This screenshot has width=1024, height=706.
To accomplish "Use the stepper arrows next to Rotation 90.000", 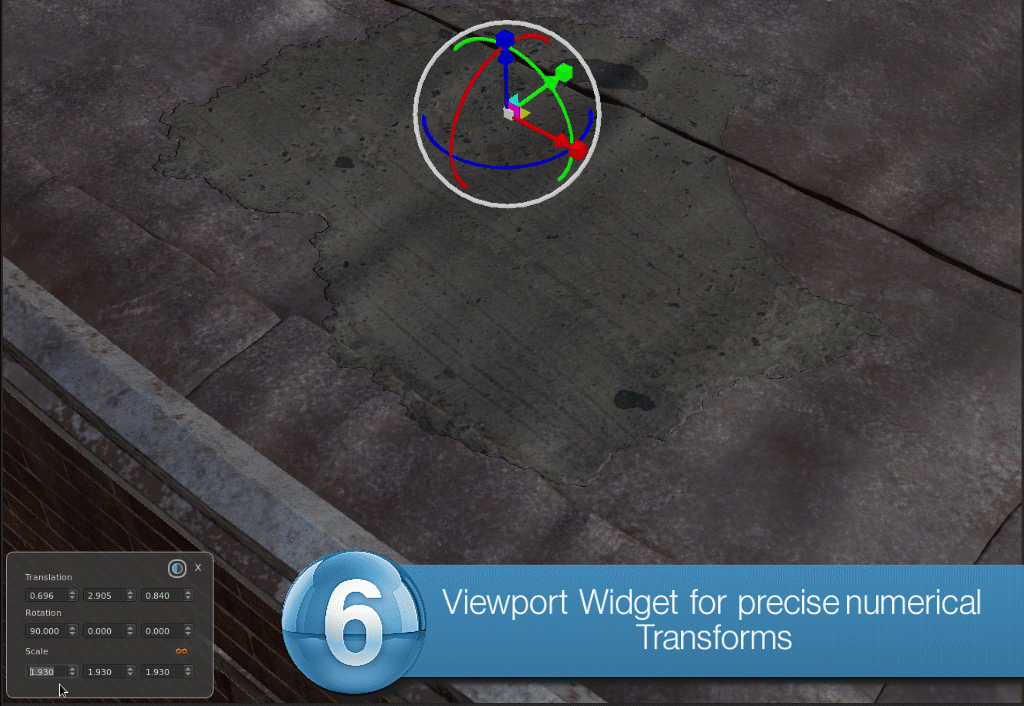I will pyautogui.click(x=72, y=631).
